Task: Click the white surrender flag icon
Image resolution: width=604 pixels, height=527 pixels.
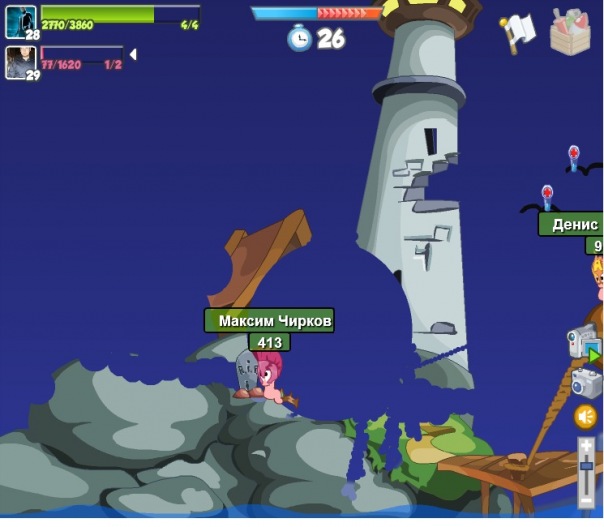Action: pos(518,33)
